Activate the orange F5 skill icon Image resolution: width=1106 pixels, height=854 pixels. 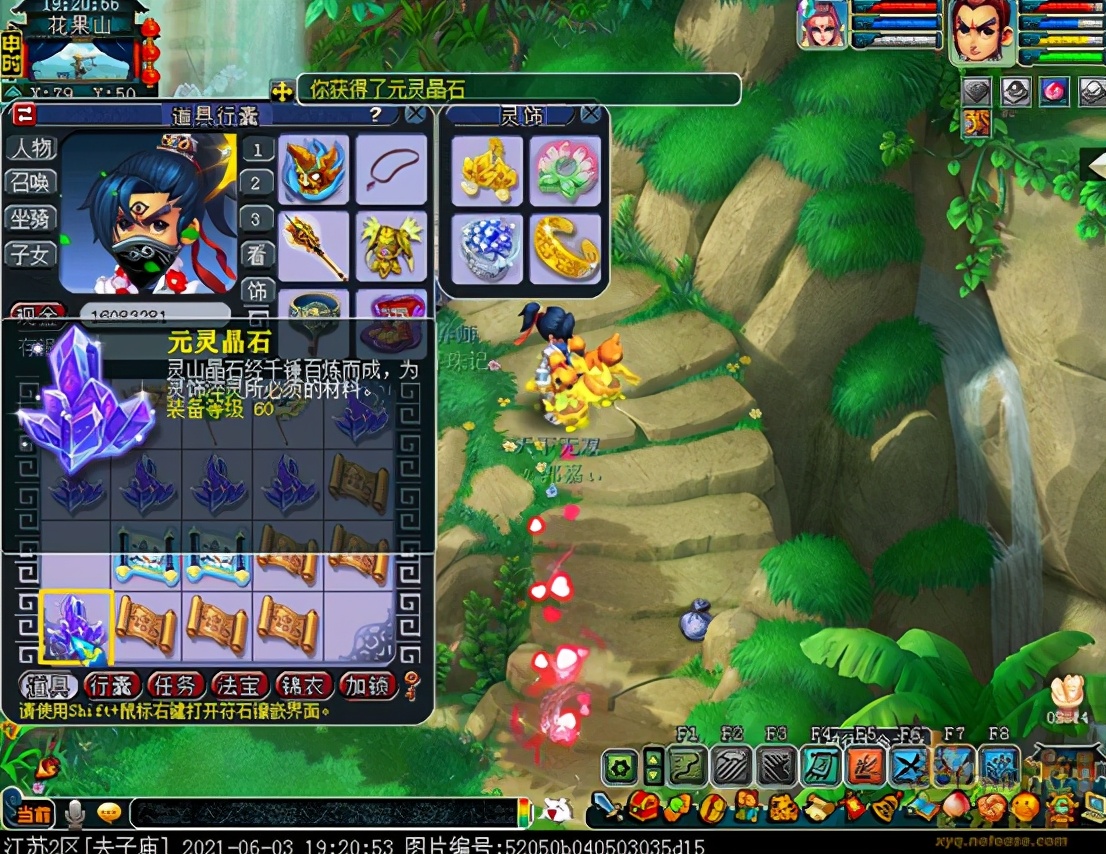point(866,766)
